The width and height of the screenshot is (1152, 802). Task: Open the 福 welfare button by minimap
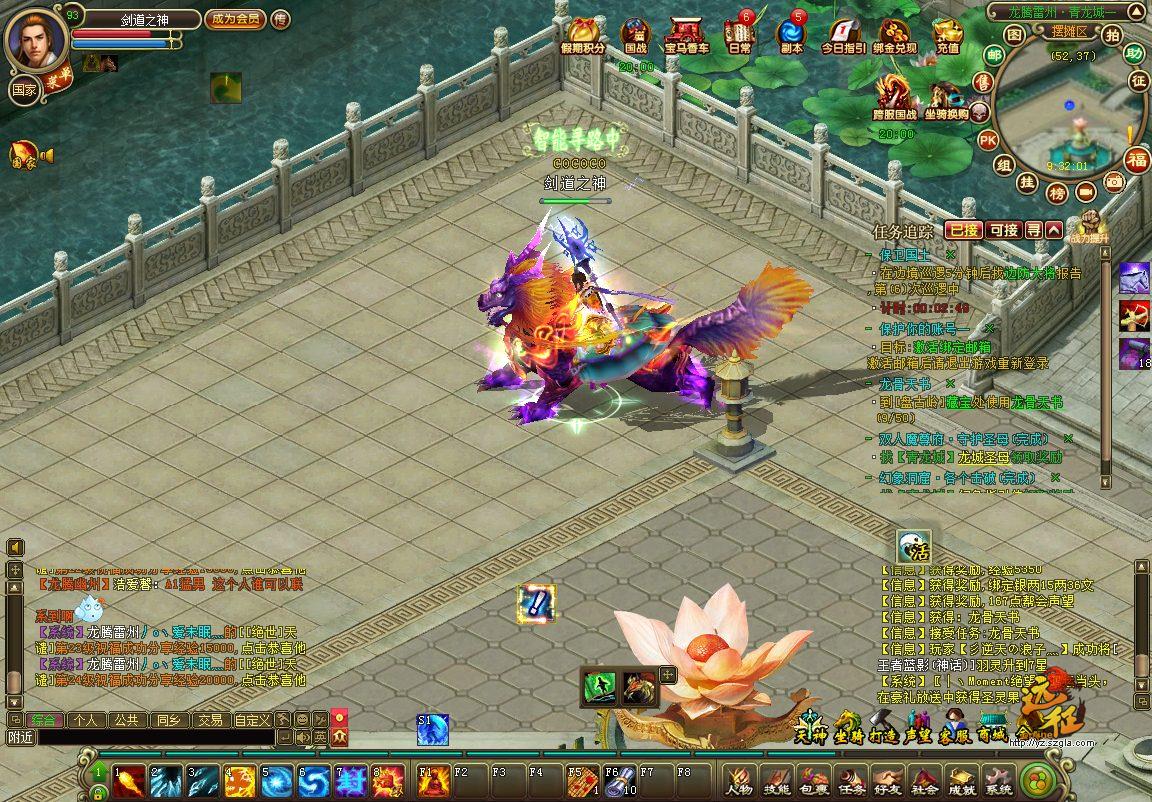tap(1137, 160)
